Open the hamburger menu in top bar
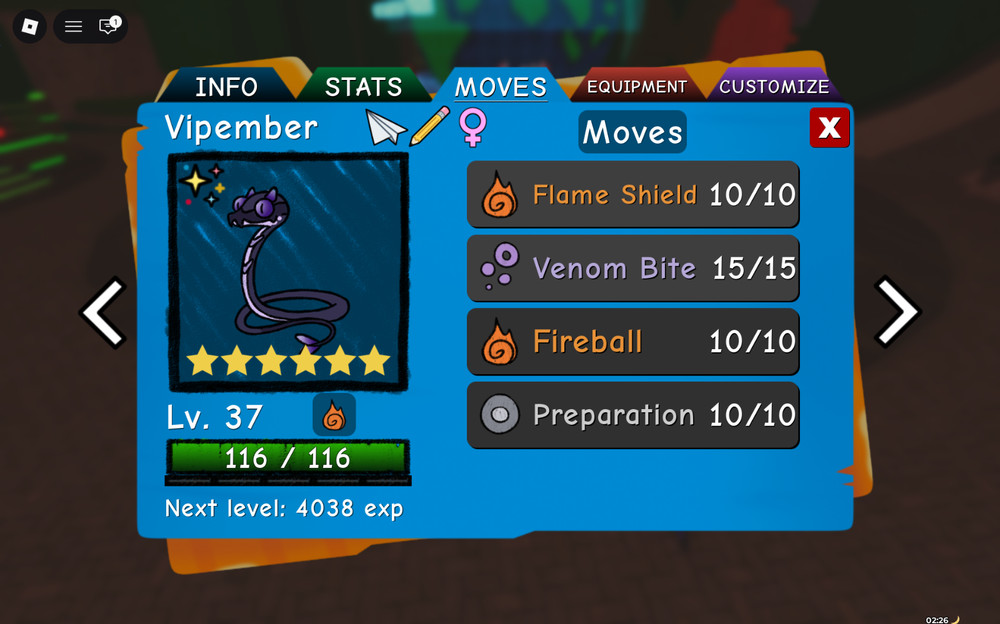The image size is (1000, 624). click(73, 26)
